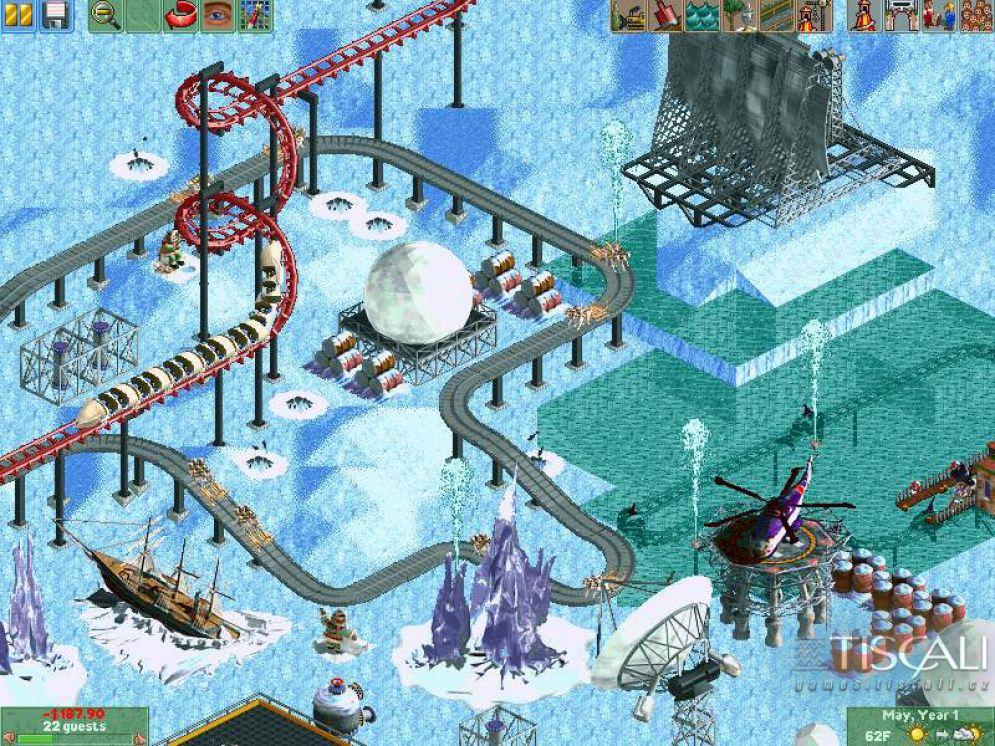Rotate the view with the red arrow

[x=181, y=16]
